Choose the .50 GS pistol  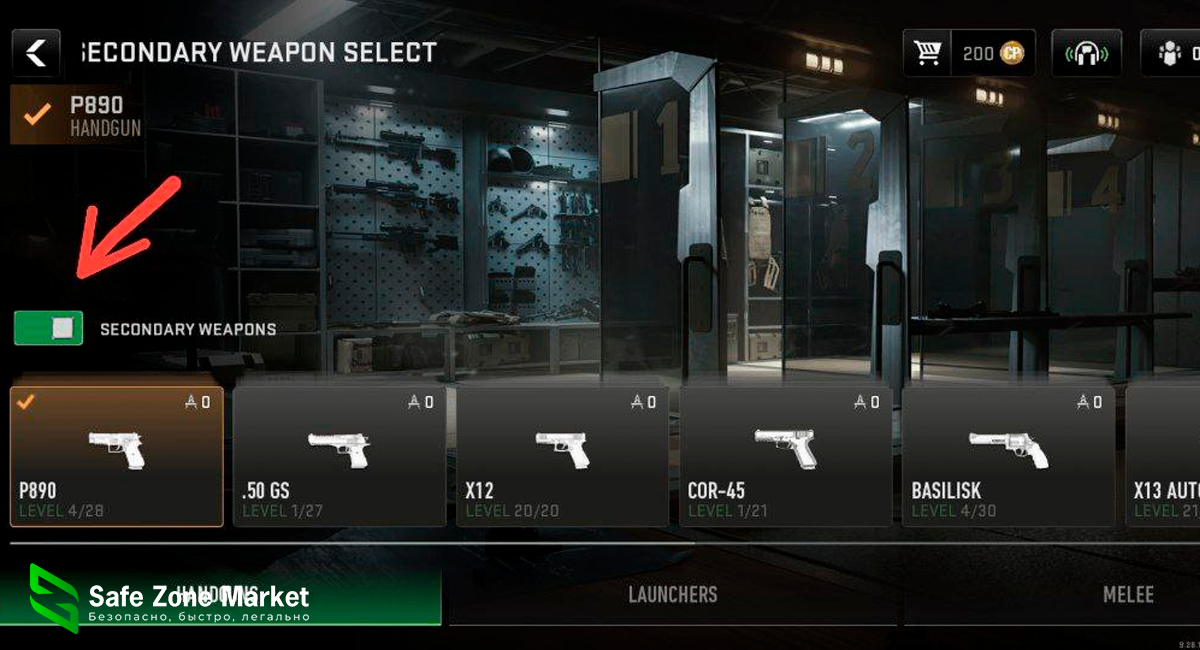tap(339, 456)
